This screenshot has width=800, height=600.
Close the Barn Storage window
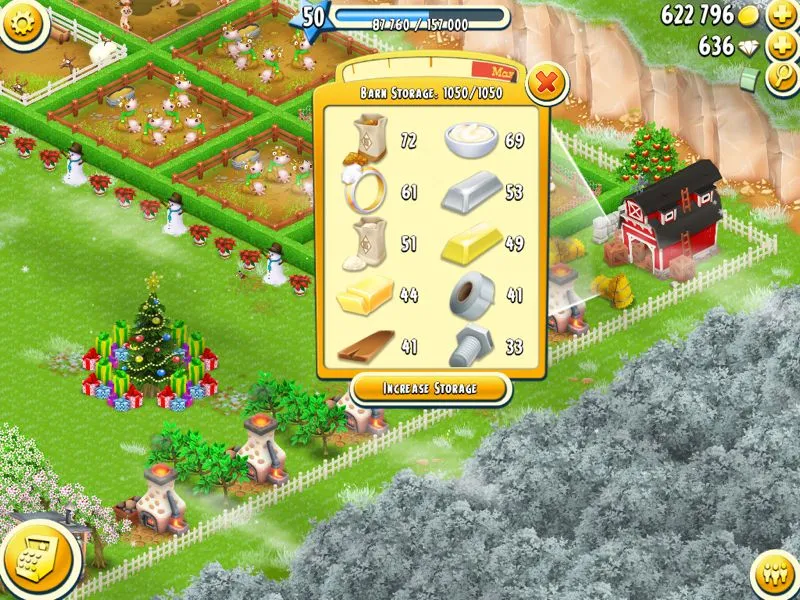point(545,83)
